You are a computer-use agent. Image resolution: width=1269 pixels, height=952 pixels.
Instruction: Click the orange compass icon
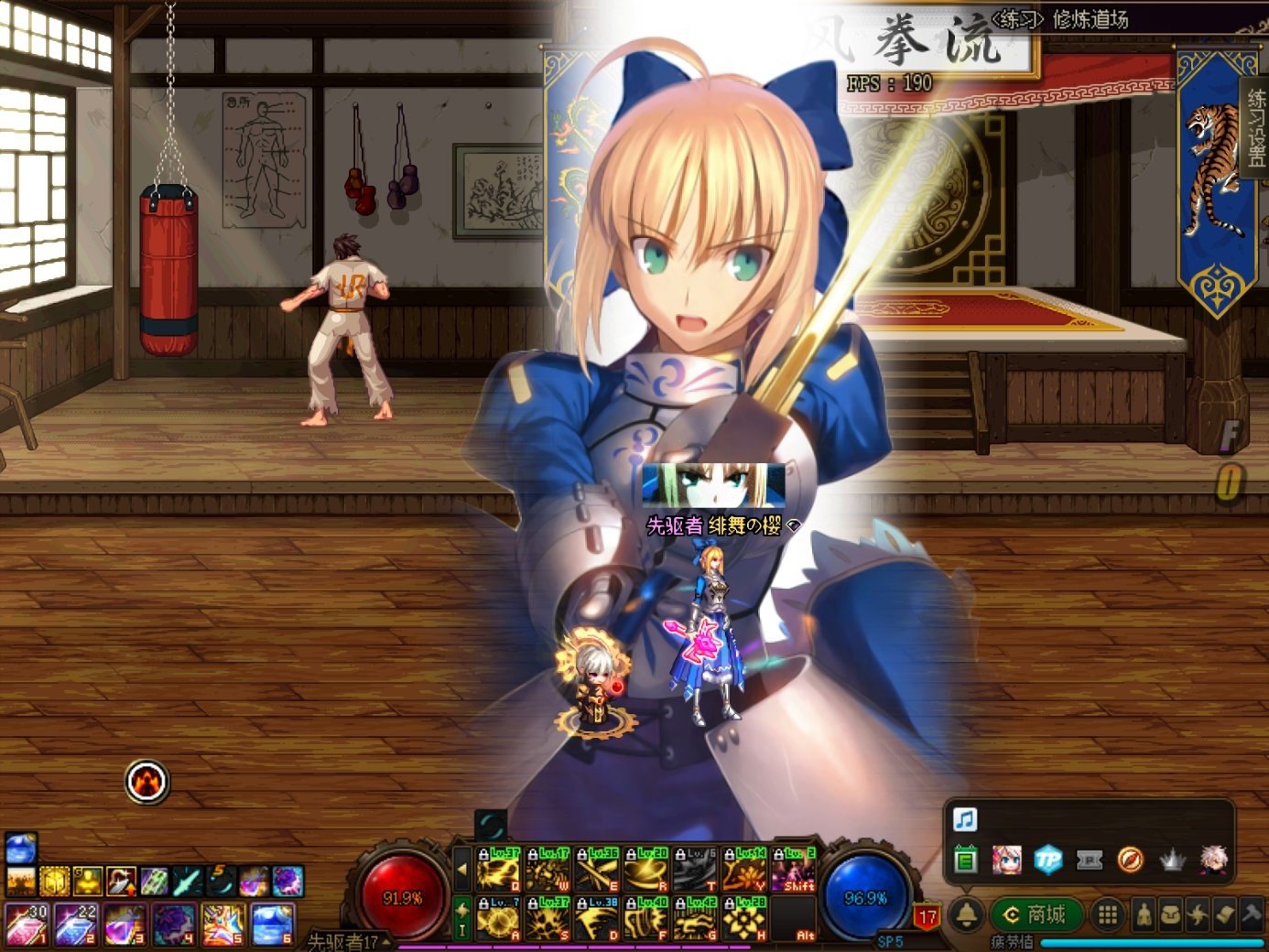[1130, 860]
